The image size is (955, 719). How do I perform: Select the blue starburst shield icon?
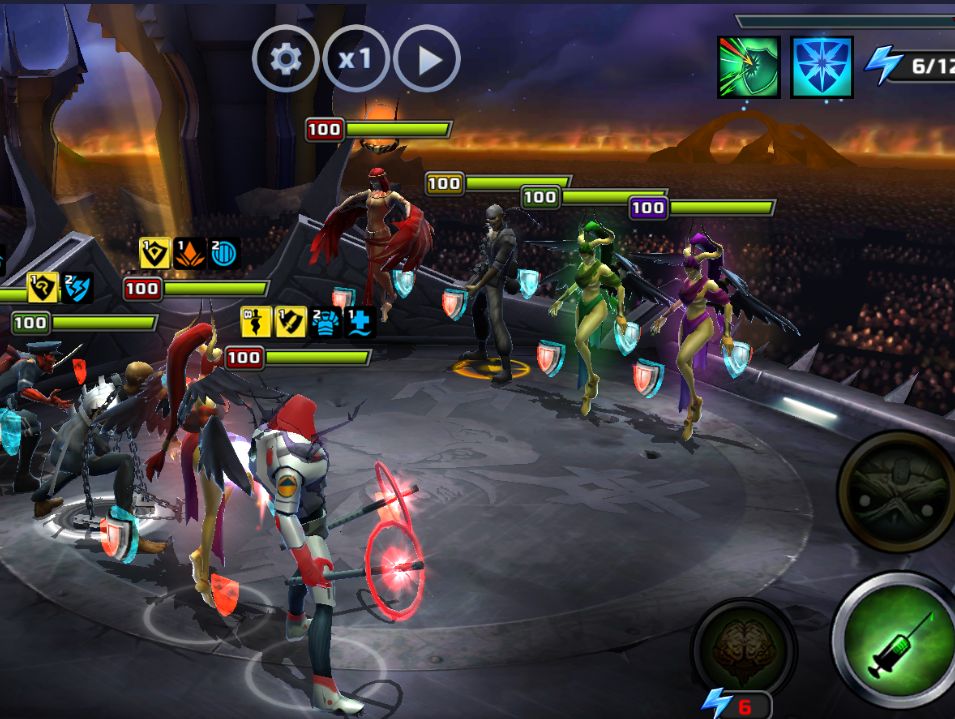(x=822, y=67)
